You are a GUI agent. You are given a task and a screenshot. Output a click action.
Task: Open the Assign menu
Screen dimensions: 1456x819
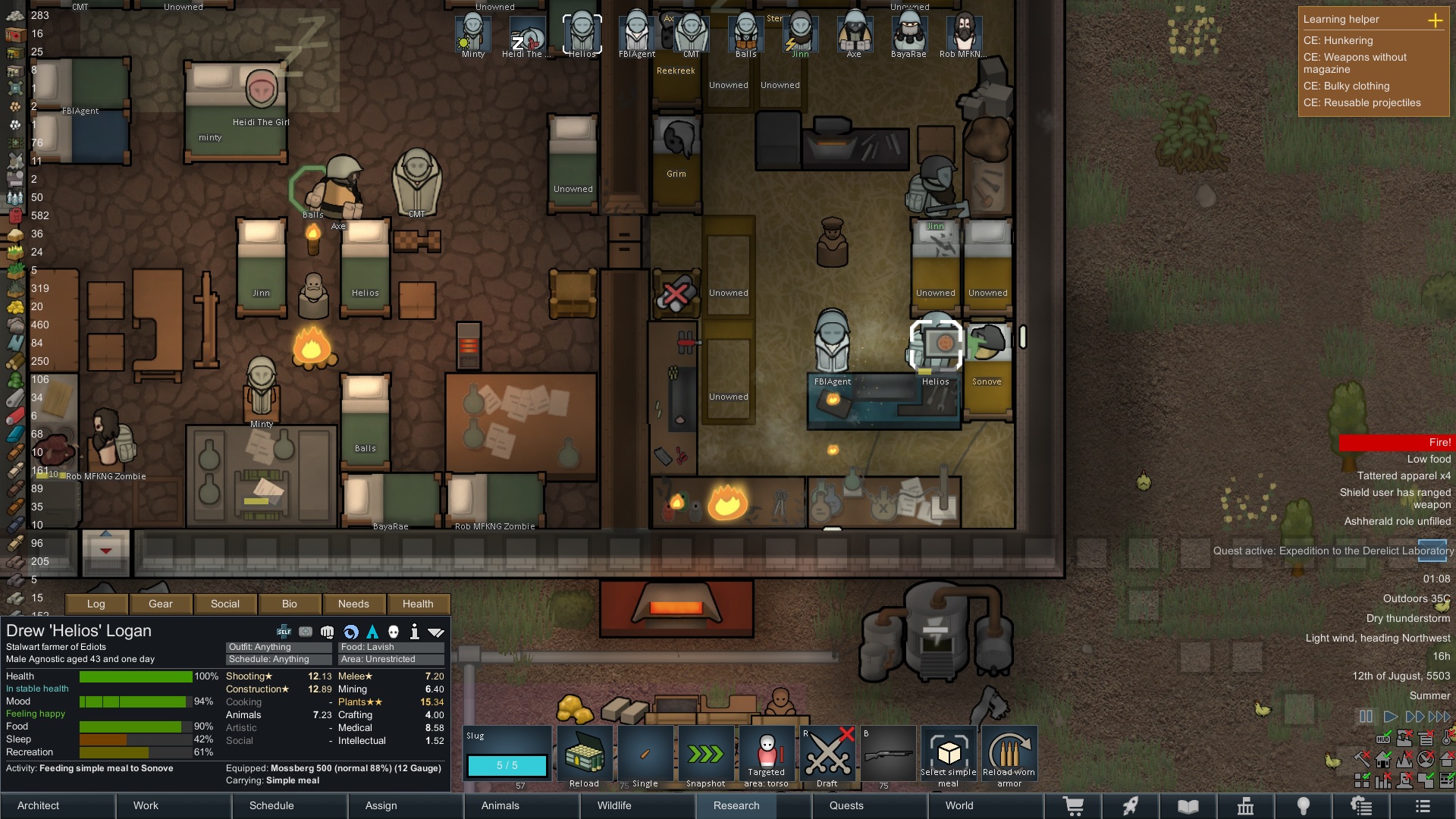(x=381, y=805)
